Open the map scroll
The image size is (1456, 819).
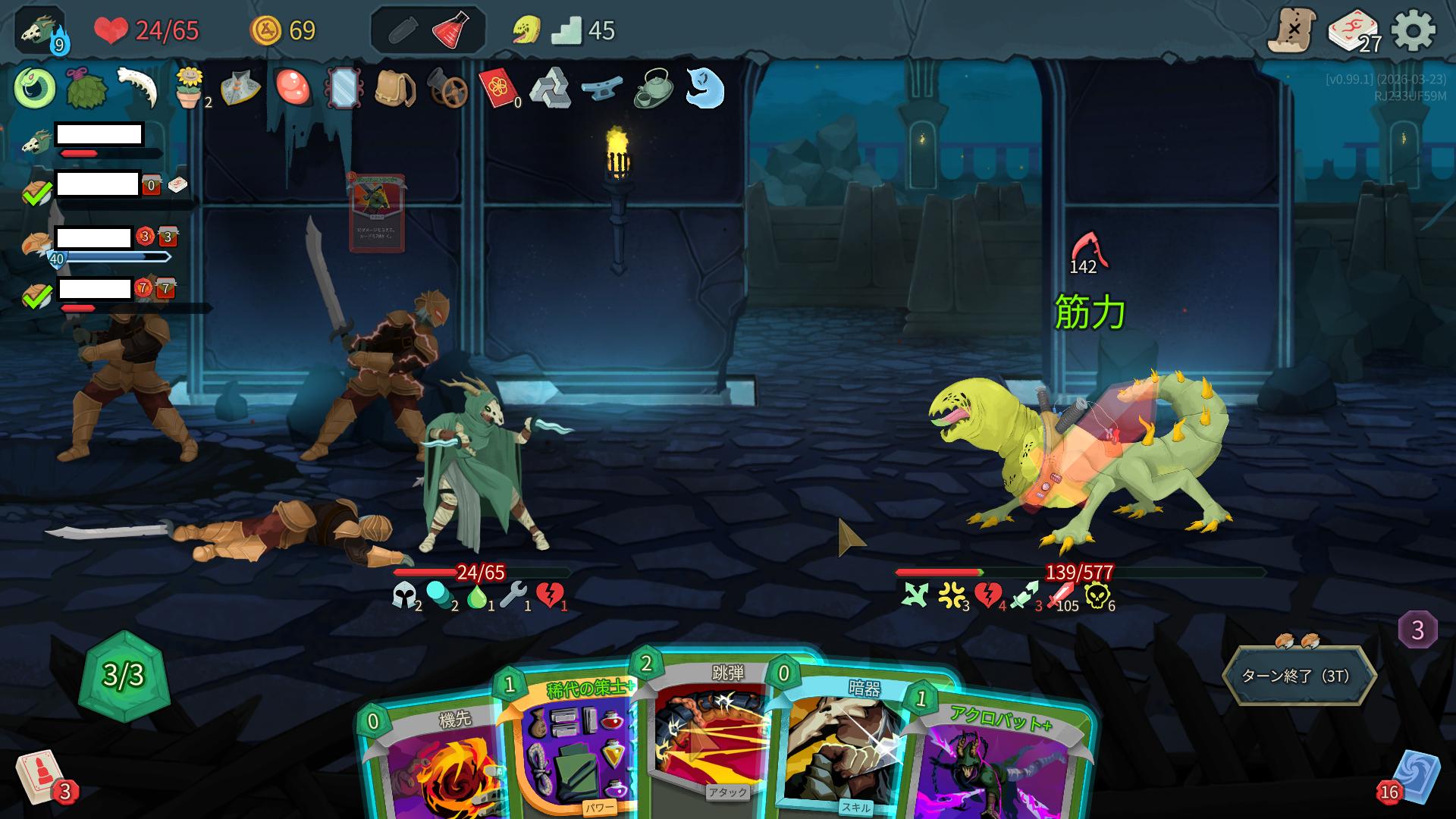1291,30
